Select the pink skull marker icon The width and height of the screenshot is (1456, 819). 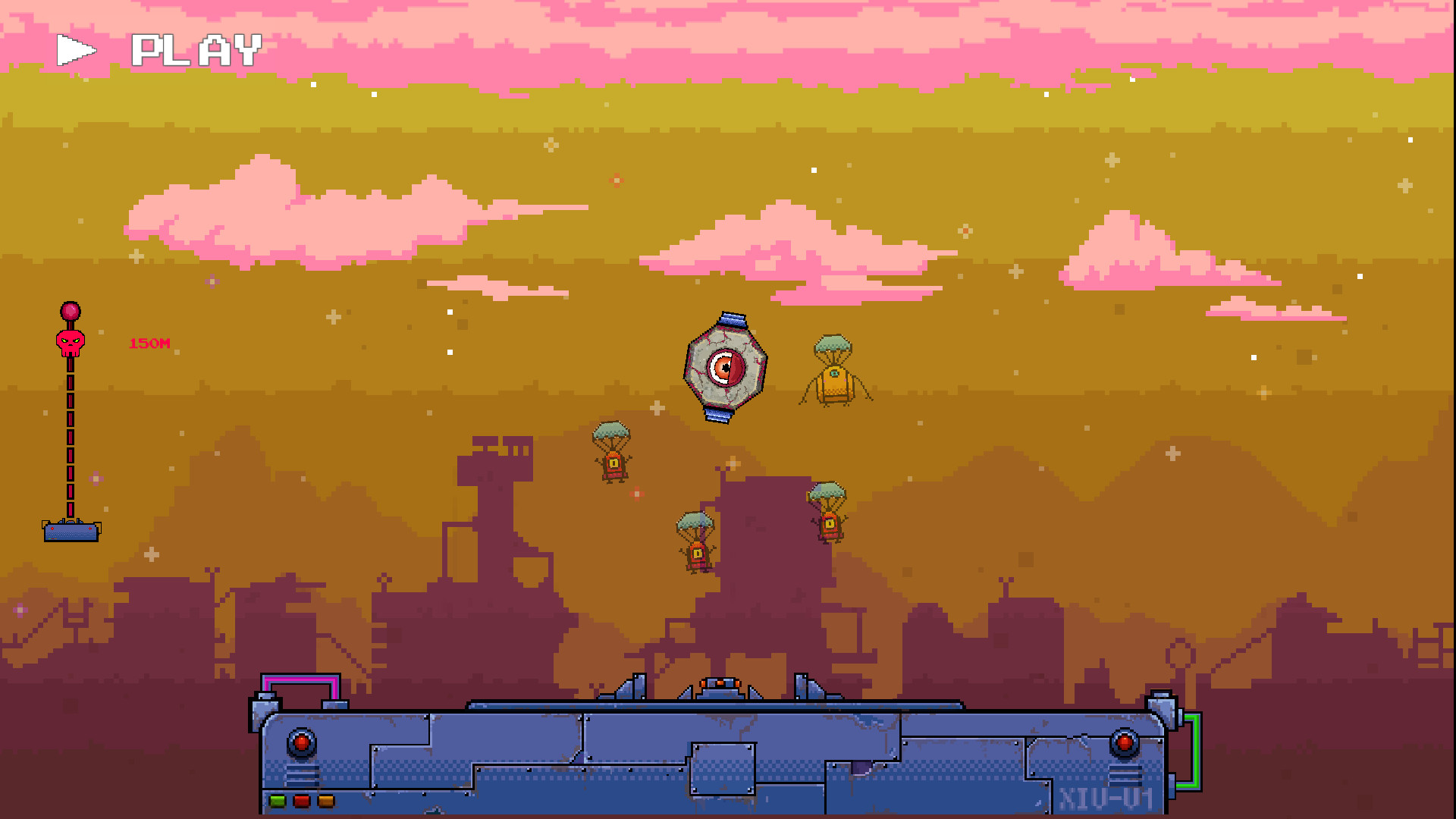pyautogui.click(x=69, y=341)
